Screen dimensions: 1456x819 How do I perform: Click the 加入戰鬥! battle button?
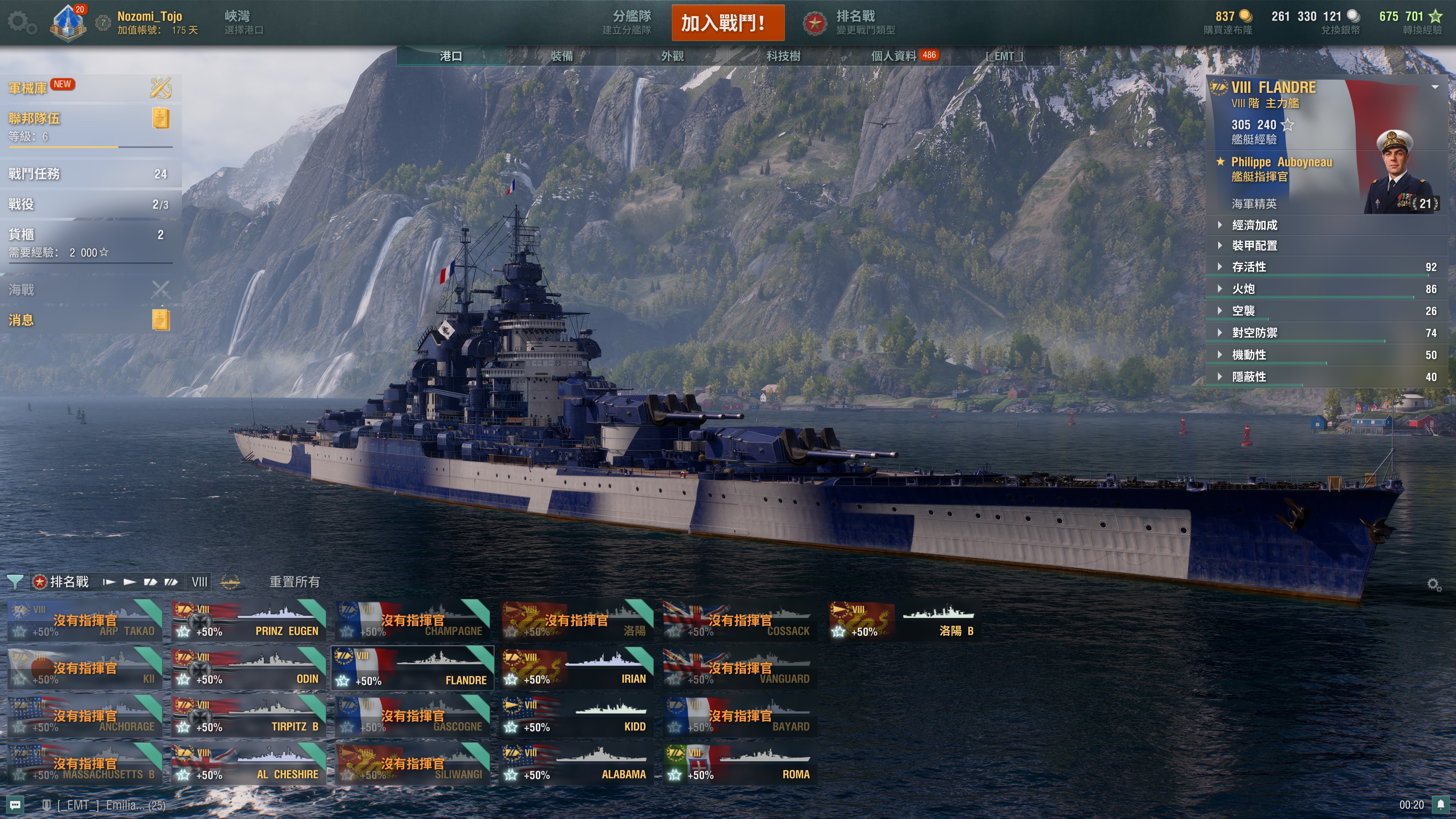tap(728, 23)
